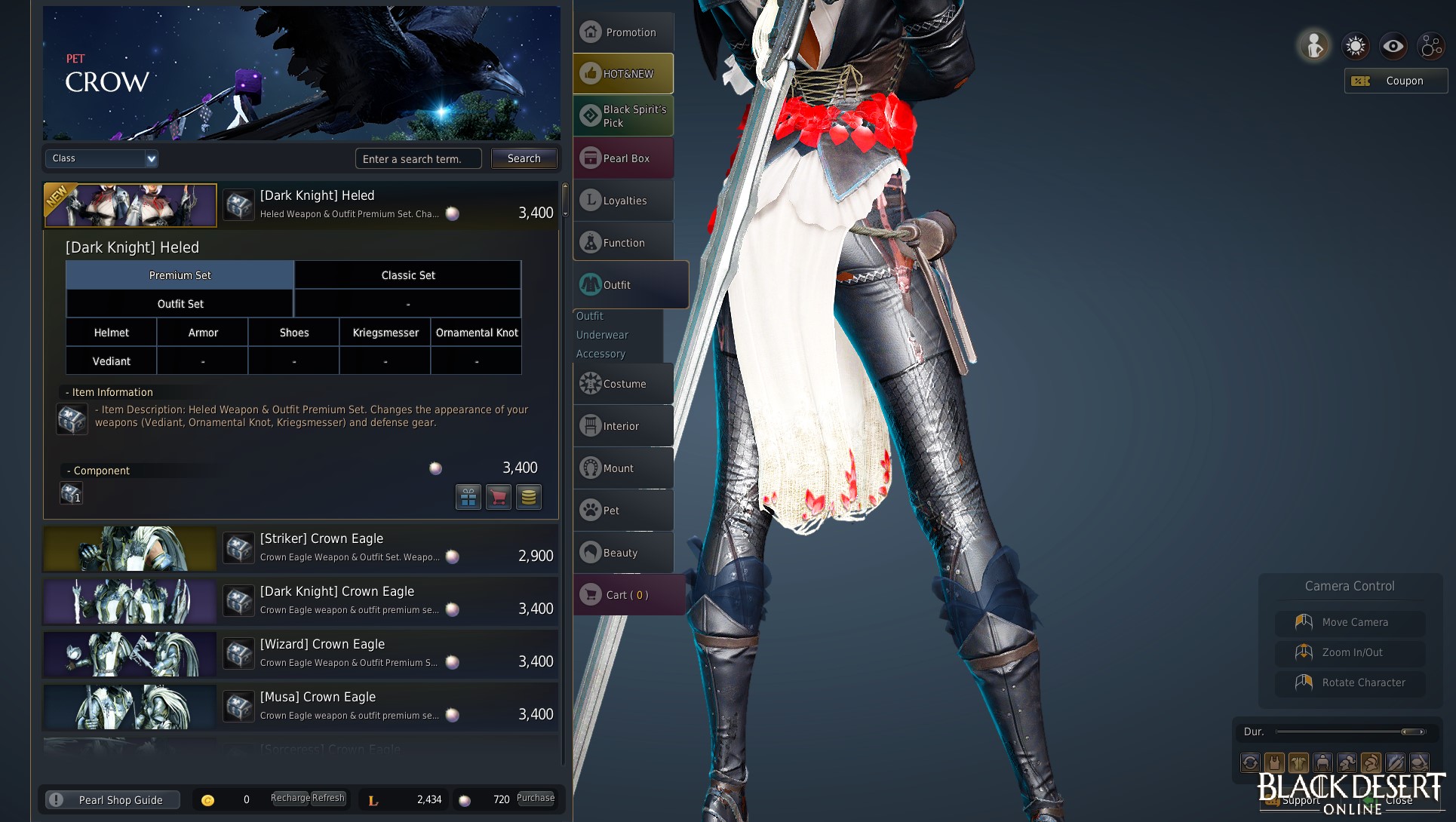Open the Promotion shop category
This screenshot has height=822, width=1456.
(623, 32)
